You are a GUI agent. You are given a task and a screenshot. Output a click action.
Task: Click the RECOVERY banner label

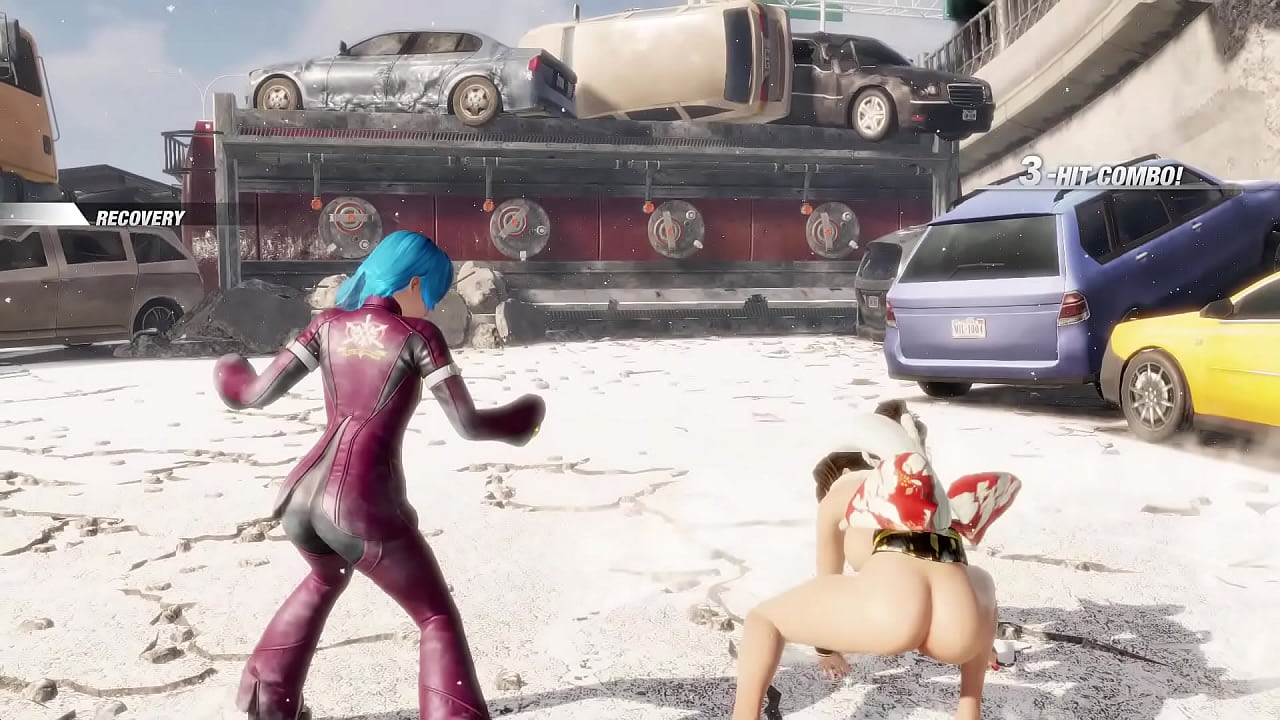point(140,216)
